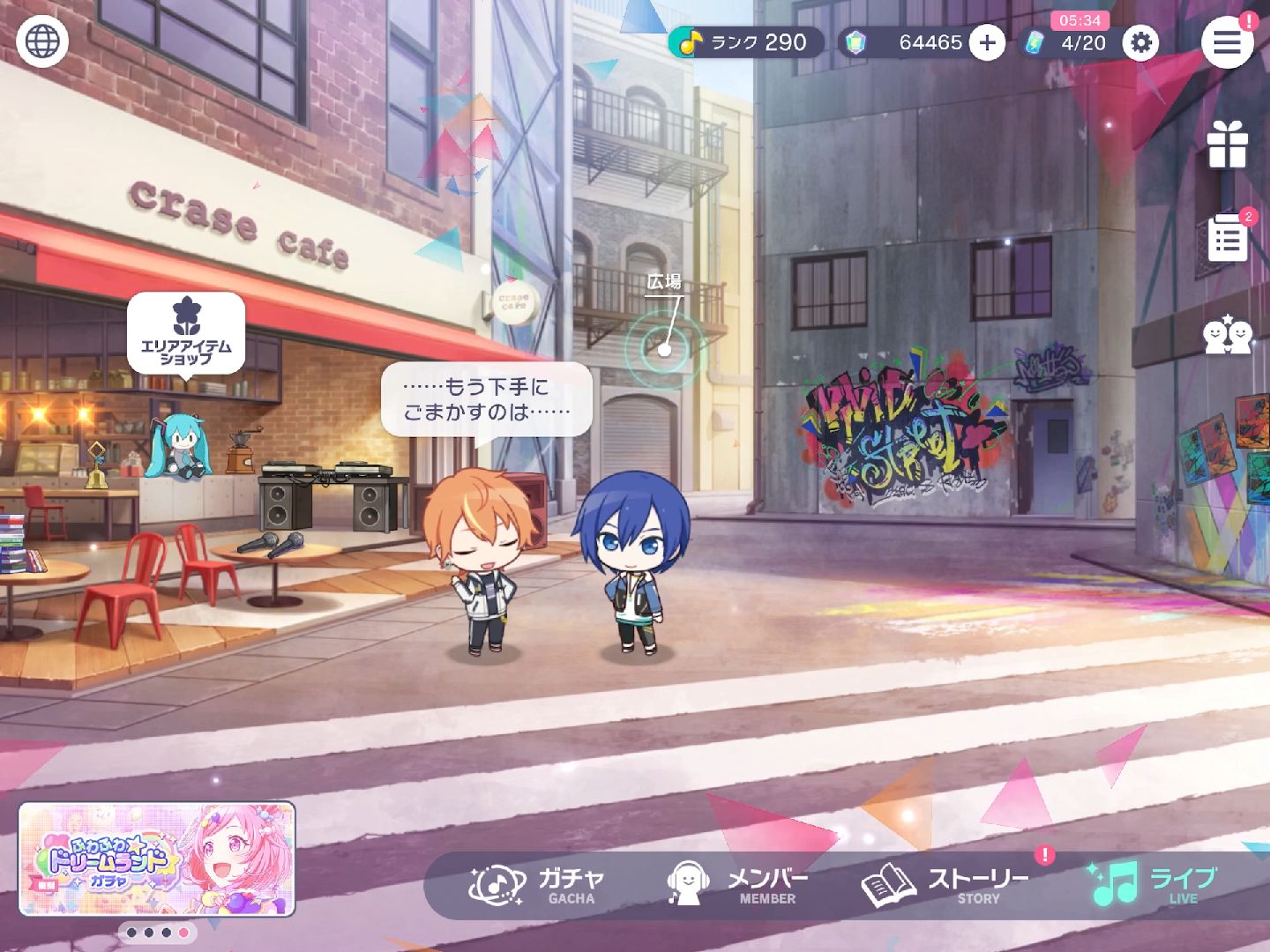
Task: Open the missions checklist icon
Action: pos(1227,237)
